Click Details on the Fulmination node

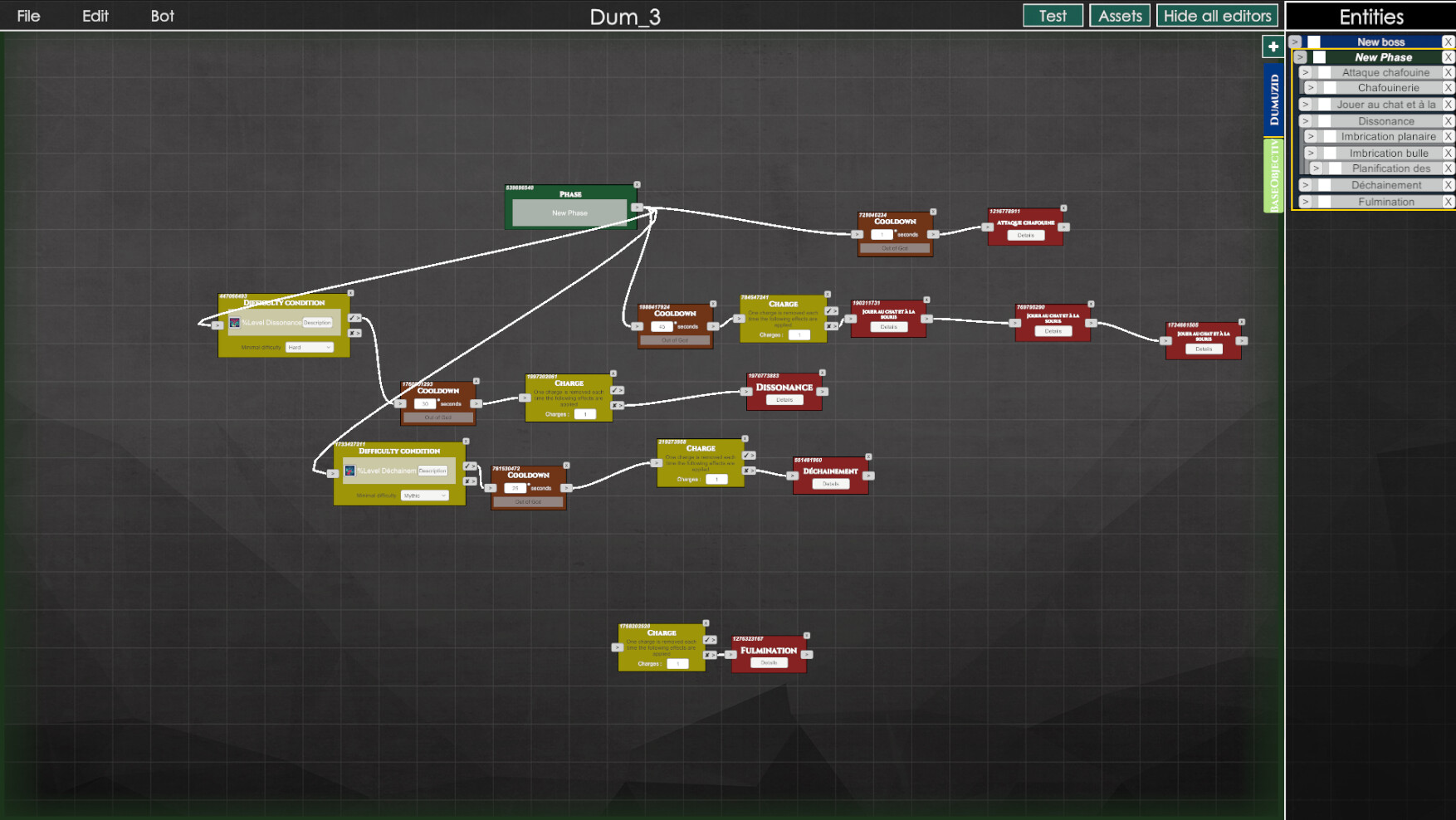[768, 662]
